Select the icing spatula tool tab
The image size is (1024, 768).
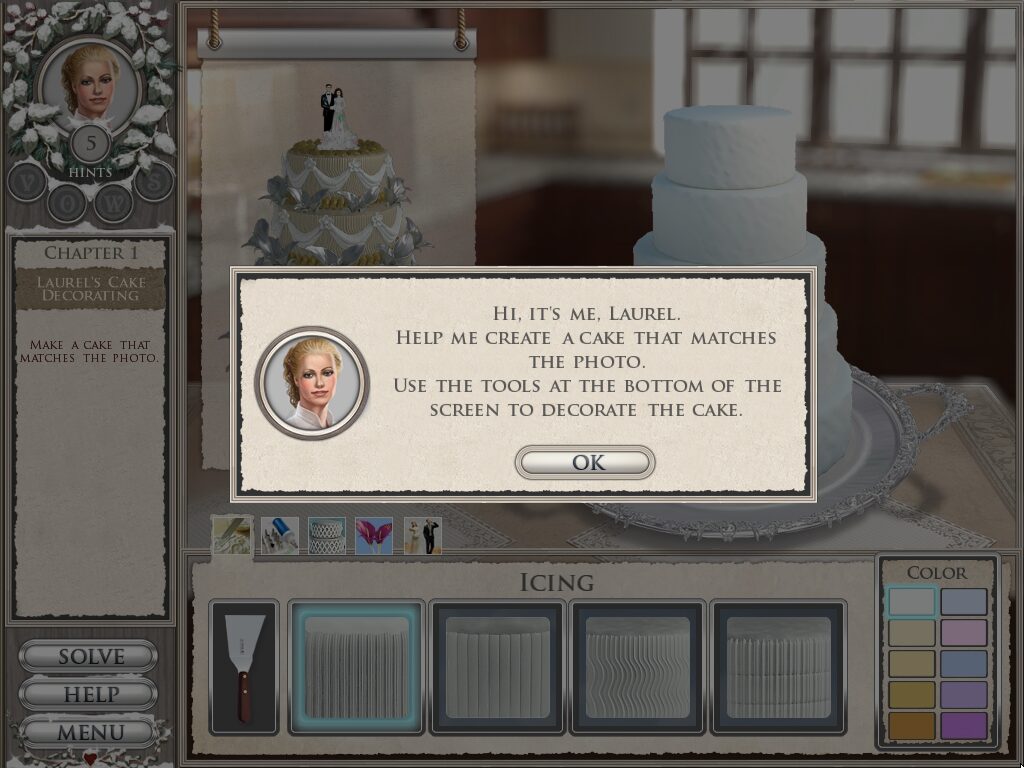click(x=232, y=535)
